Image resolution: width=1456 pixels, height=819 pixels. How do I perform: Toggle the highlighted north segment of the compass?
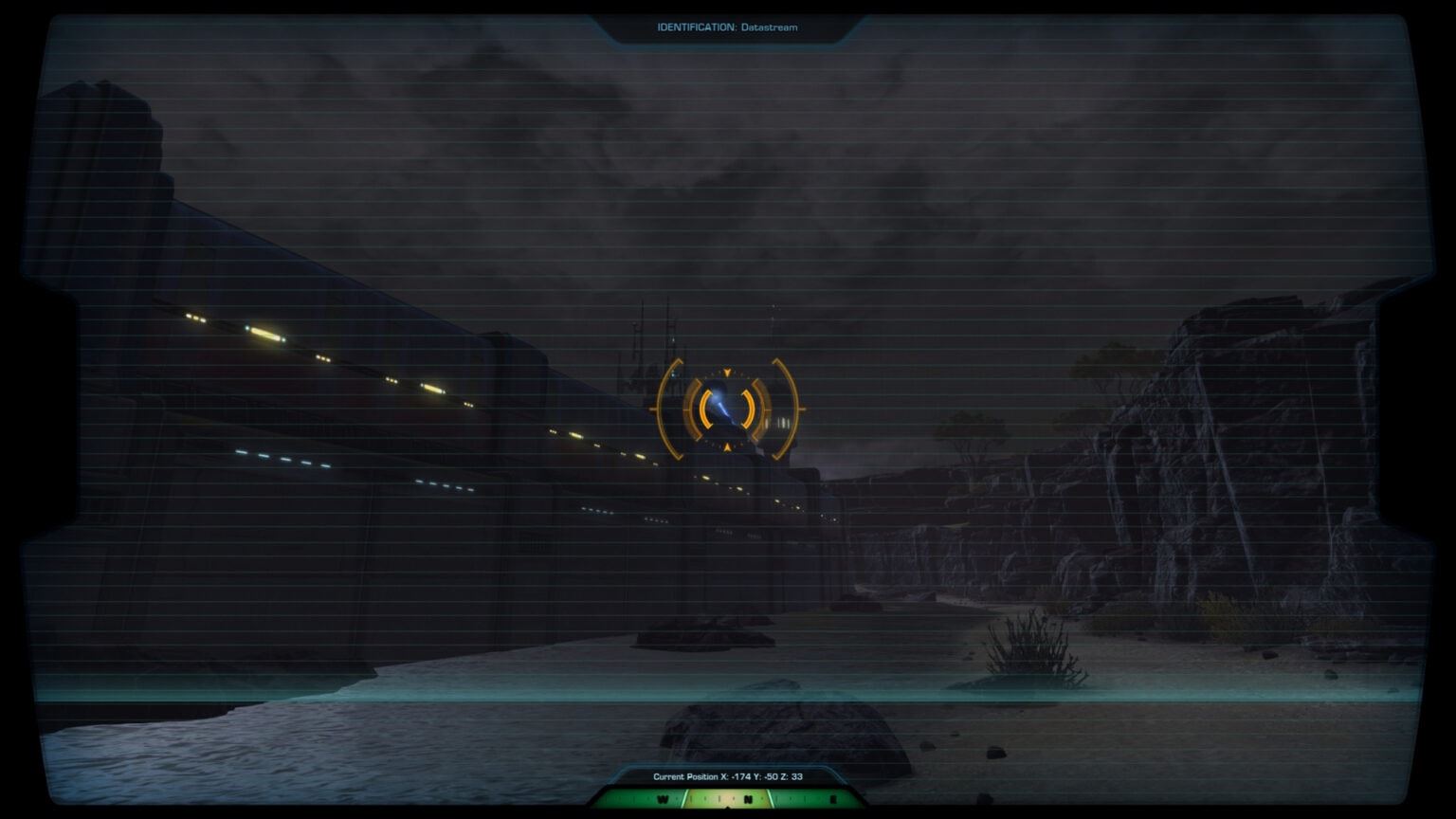tap(728, 801)
